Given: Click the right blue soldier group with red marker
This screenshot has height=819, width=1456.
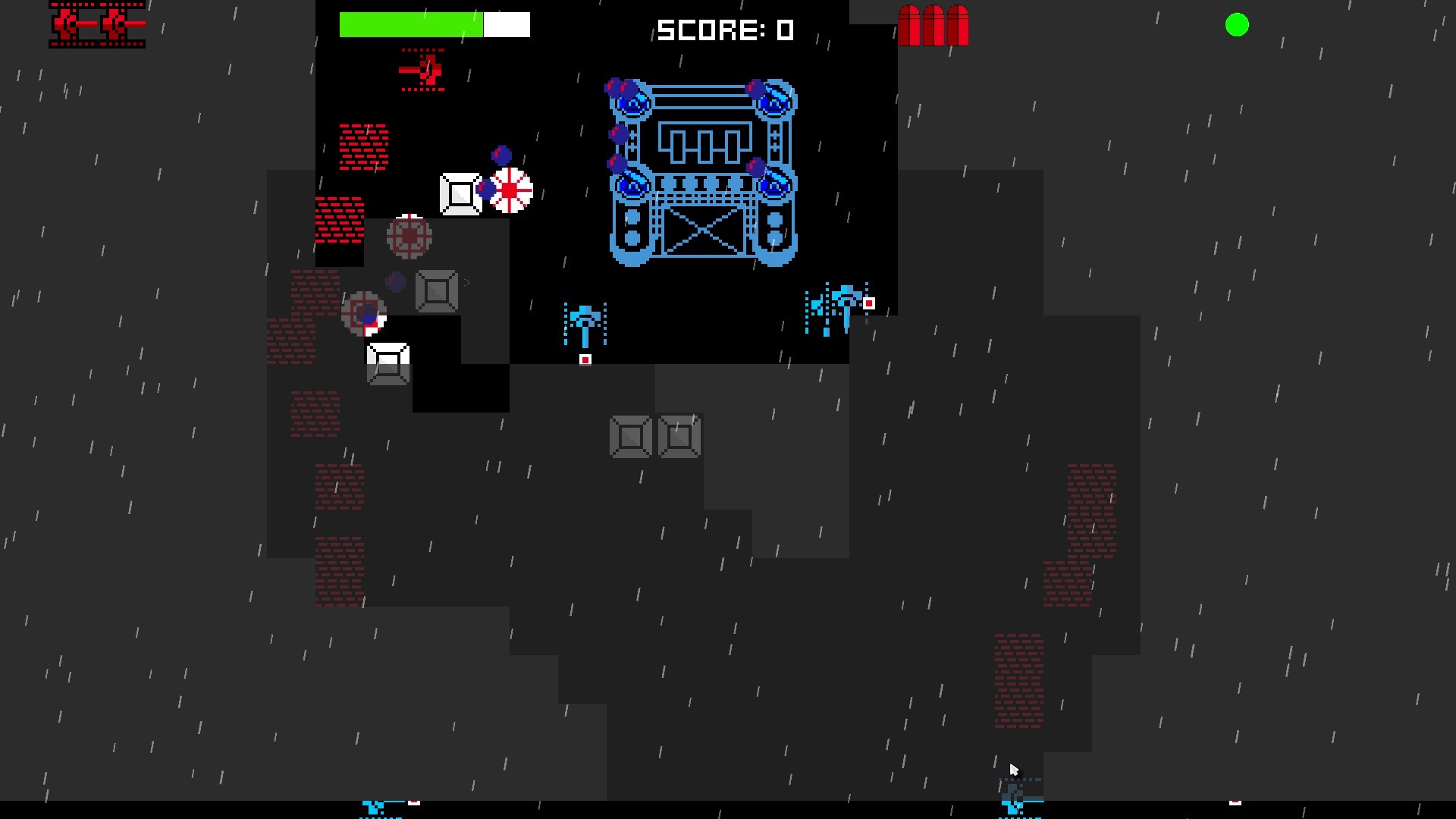Looking at the screenshot, I should [838, 303].
